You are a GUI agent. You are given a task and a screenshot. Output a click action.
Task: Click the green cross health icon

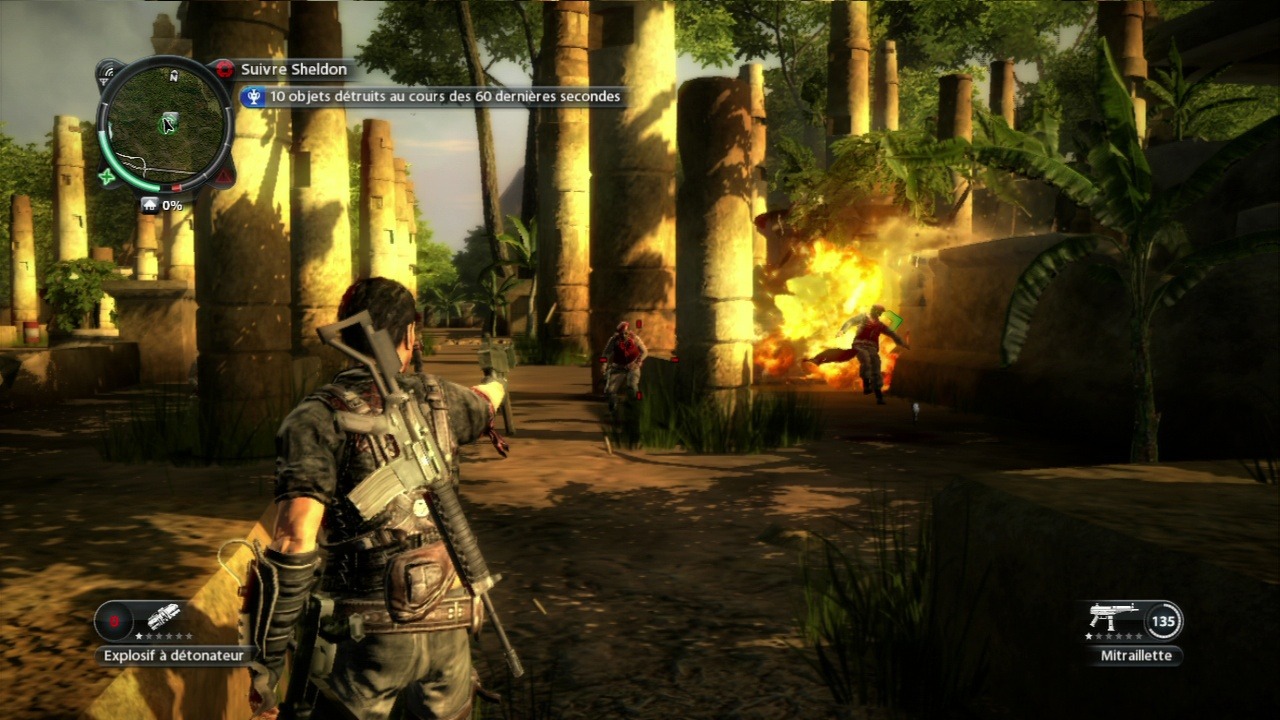[107, 177]
